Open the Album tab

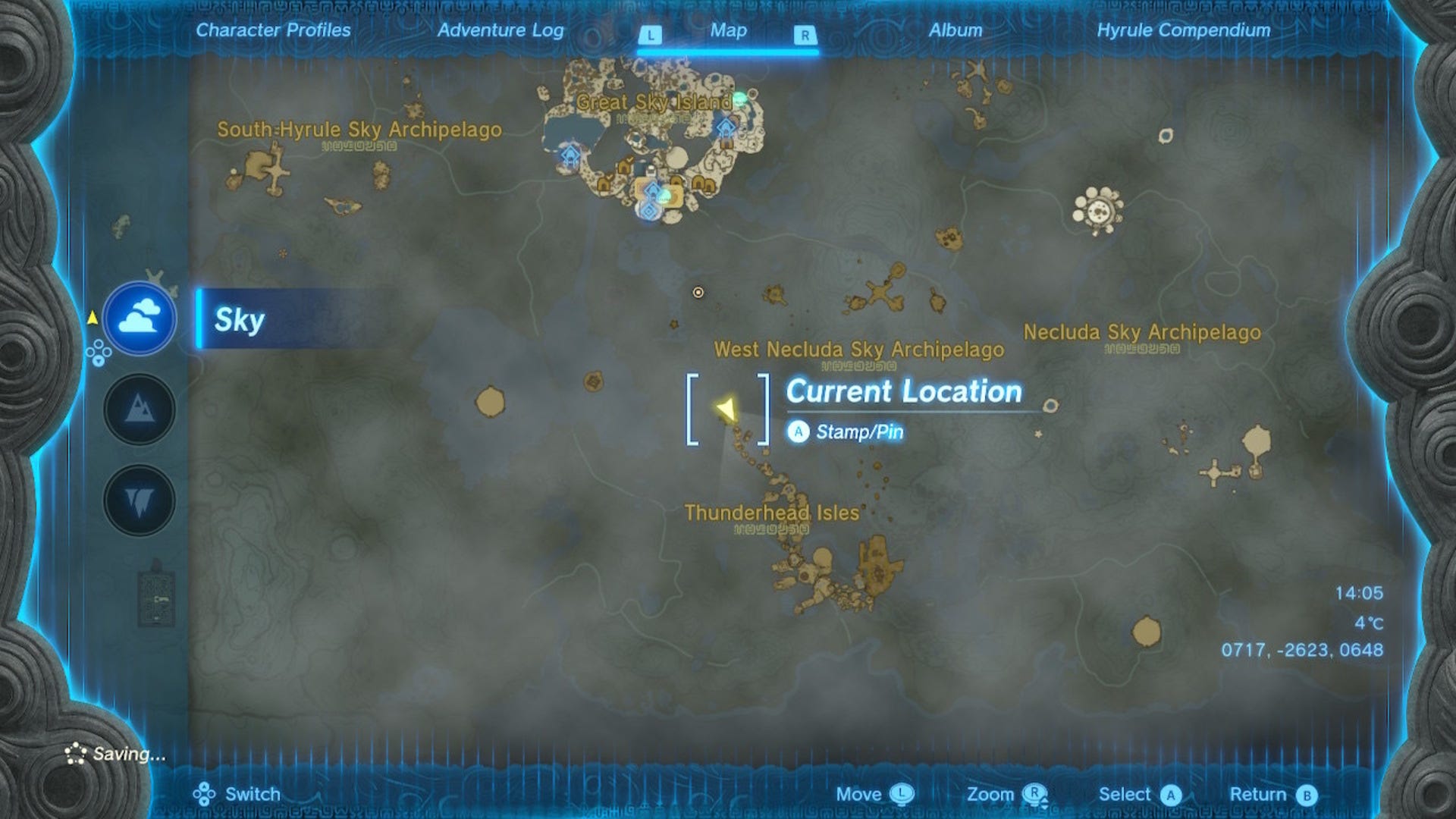957,31
